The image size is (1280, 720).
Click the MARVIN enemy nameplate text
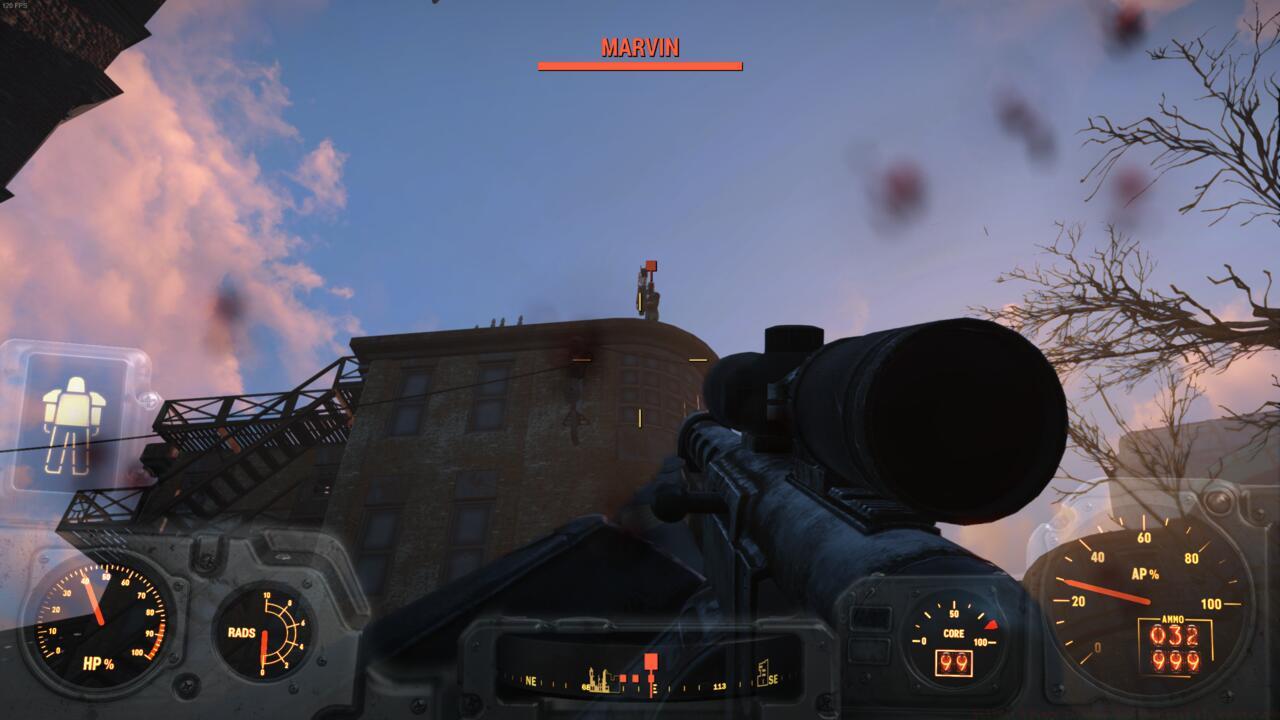pyautogui.click(x=639, y=46)
